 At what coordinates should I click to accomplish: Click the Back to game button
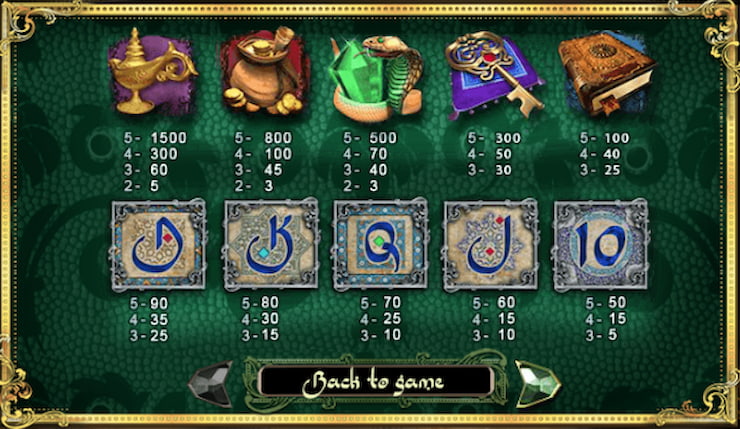tap(375, 381)
